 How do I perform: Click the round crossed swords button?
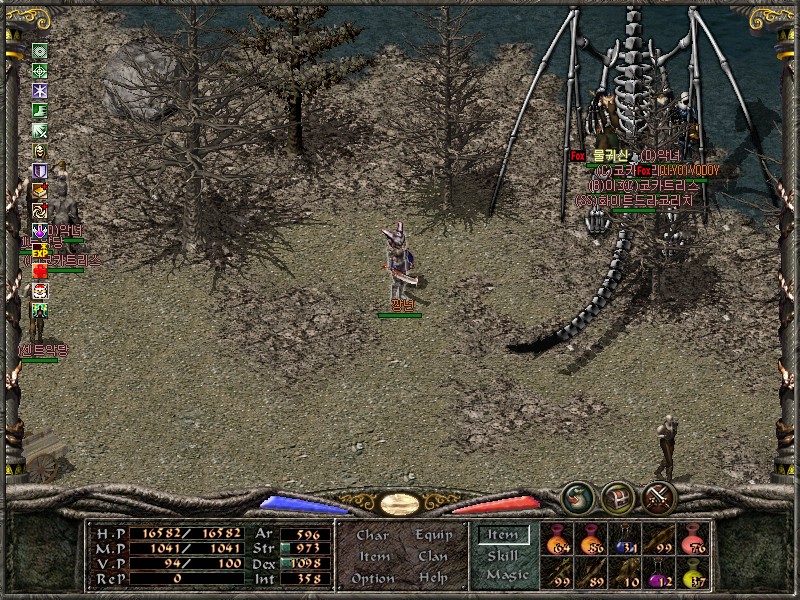coord(660,496)
